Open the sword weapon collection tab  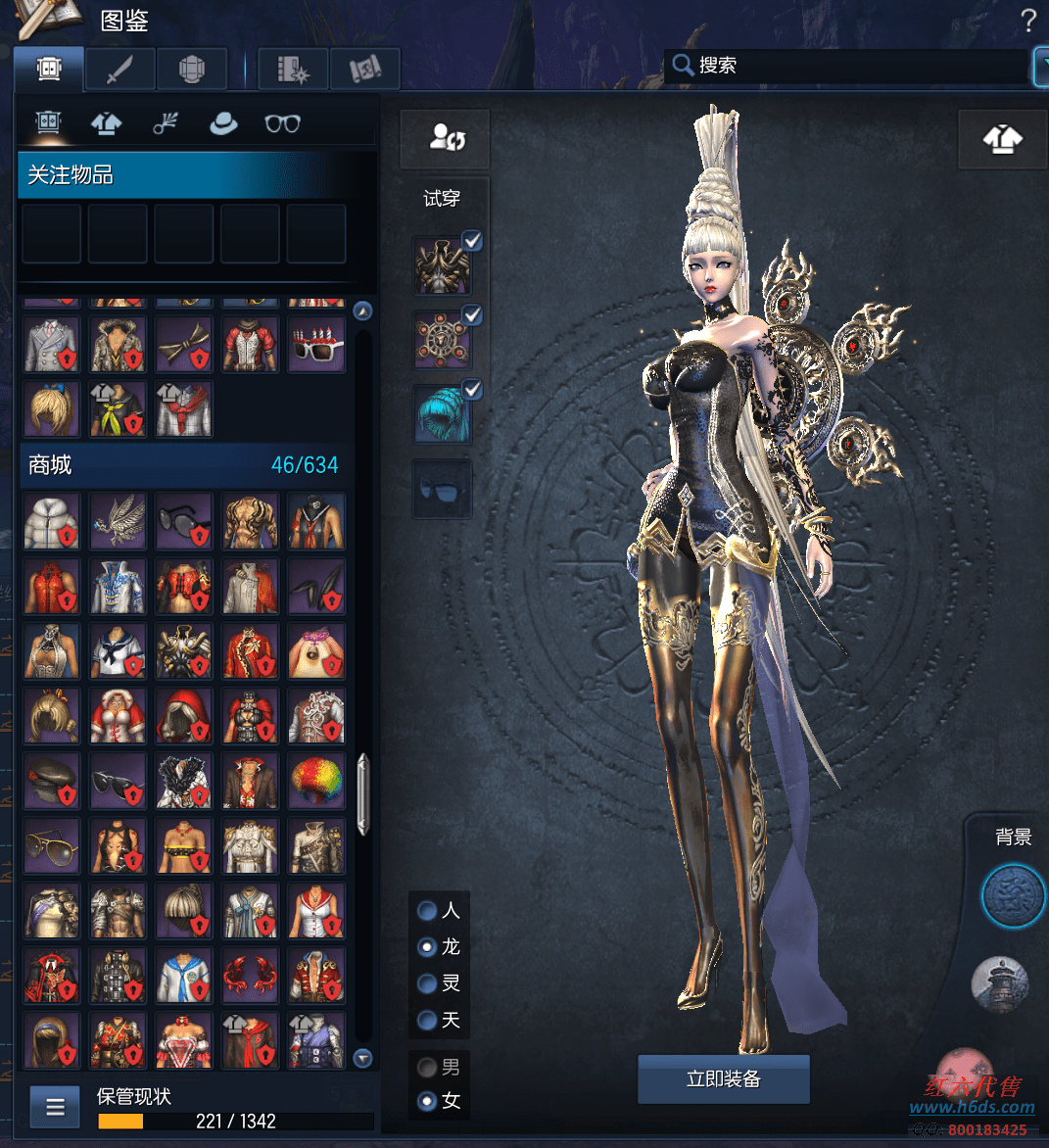[x=119, y=70]
